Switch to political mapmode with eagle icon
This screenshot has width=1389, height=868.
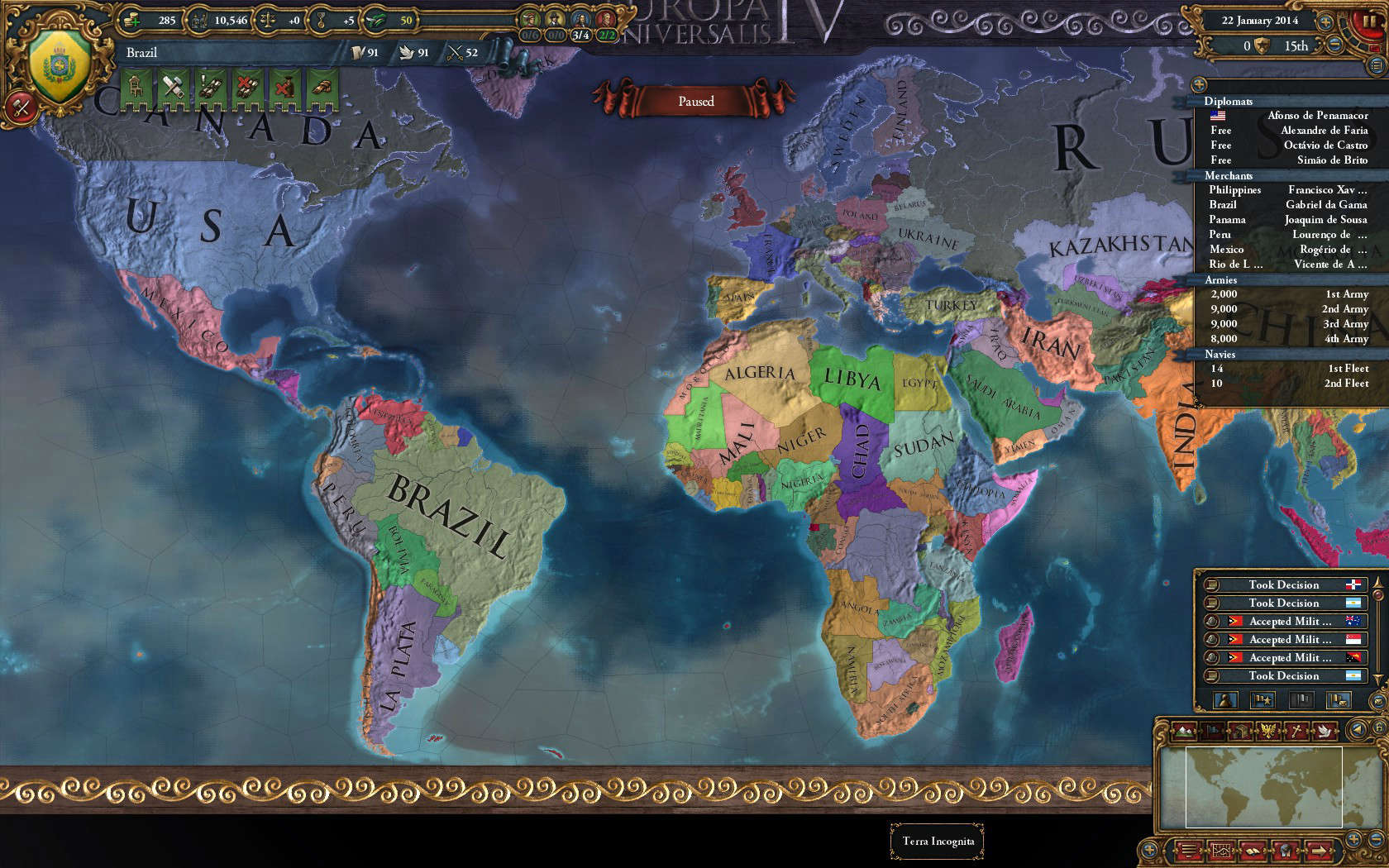[x=1267, y=730]
